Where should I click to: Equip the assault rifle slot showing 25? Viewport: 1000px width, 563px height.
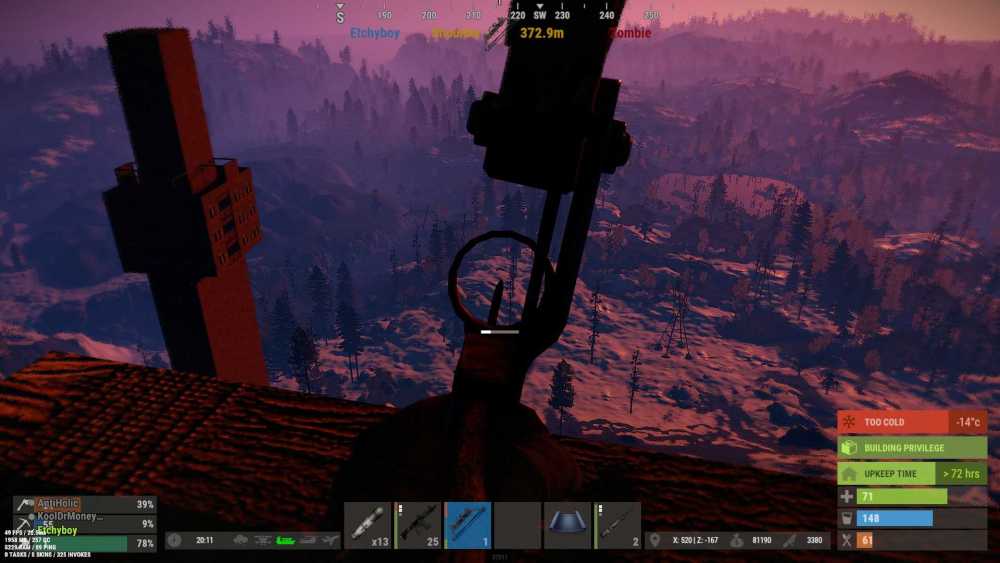click(418, 525)
